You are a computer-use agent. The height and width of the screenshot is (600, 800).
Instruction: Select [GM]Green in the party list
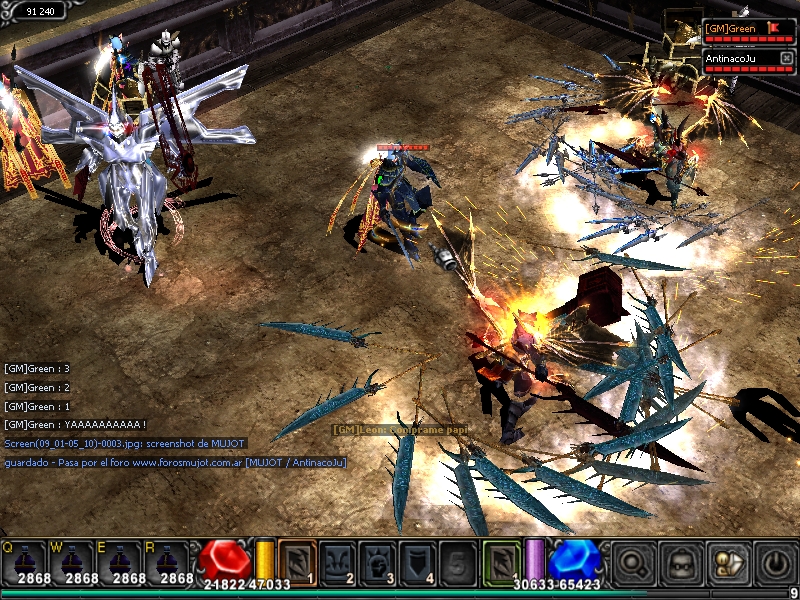click(x=730, y=28)
